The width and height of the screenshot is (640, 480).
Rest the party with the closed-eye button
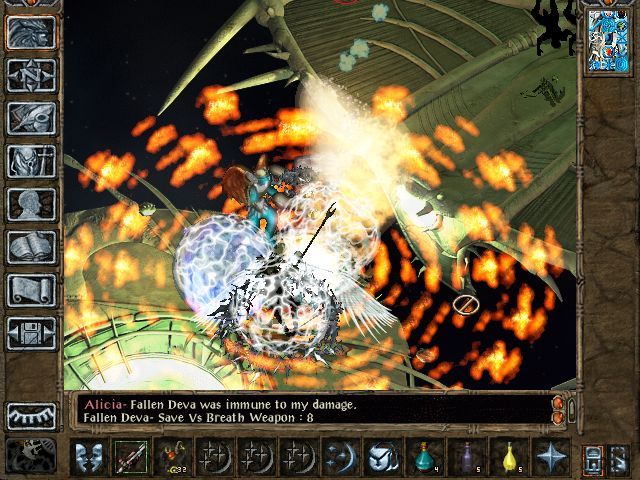31,415
